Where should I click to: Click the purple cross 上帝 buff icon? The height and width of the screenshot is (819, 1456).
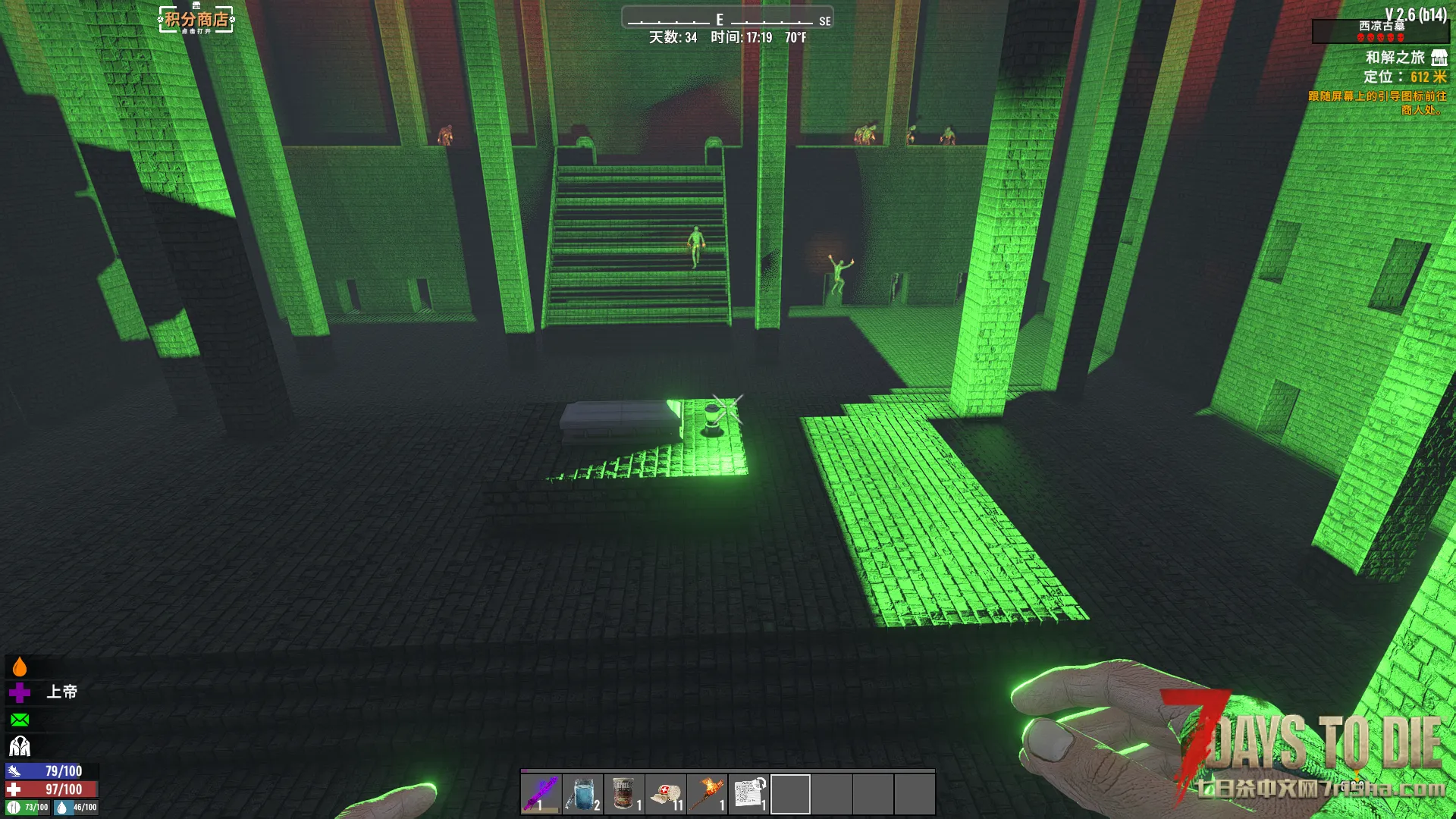(20, 692)
